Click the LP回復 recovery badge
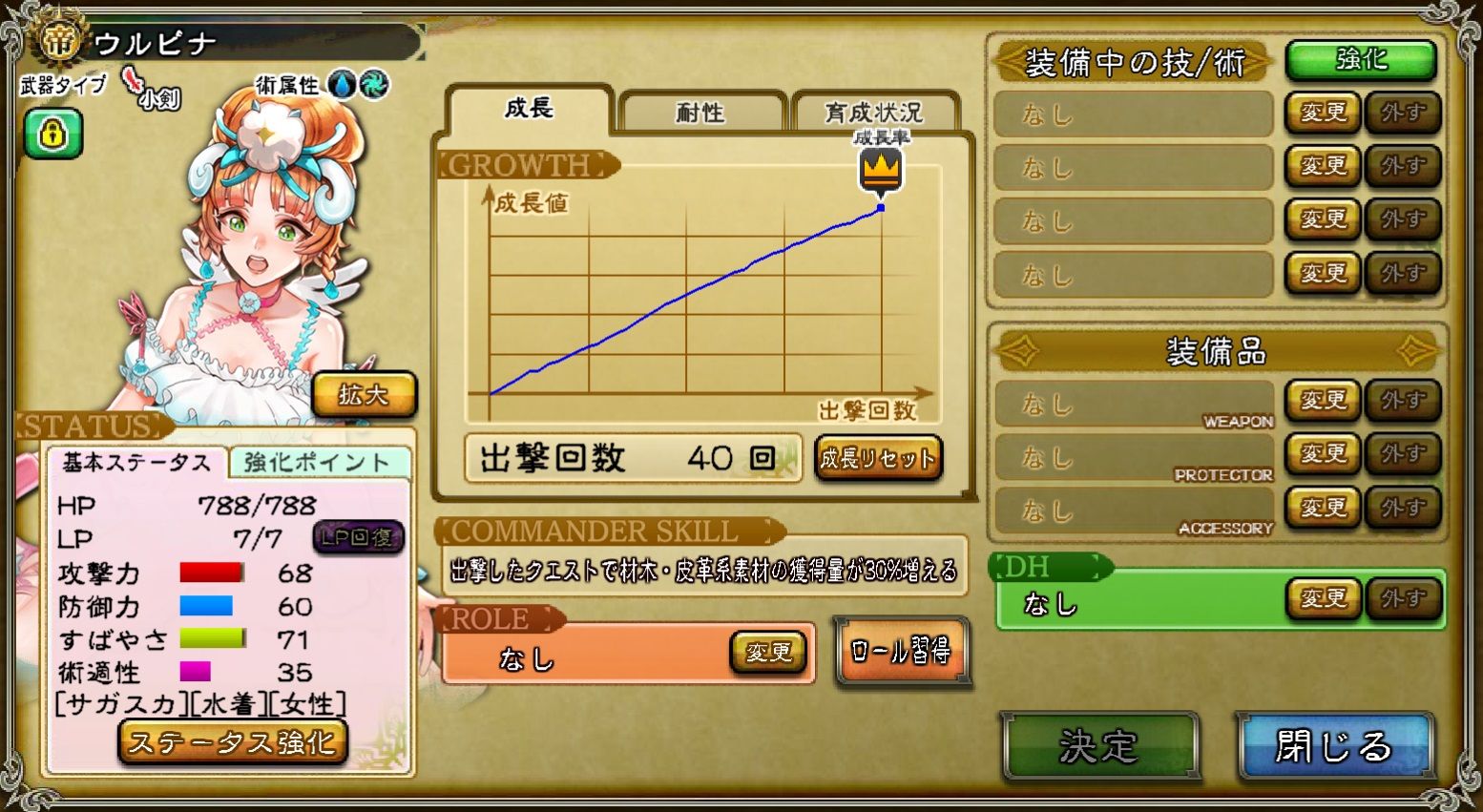This screenshot has width=1483, height=812. point(361,537)
